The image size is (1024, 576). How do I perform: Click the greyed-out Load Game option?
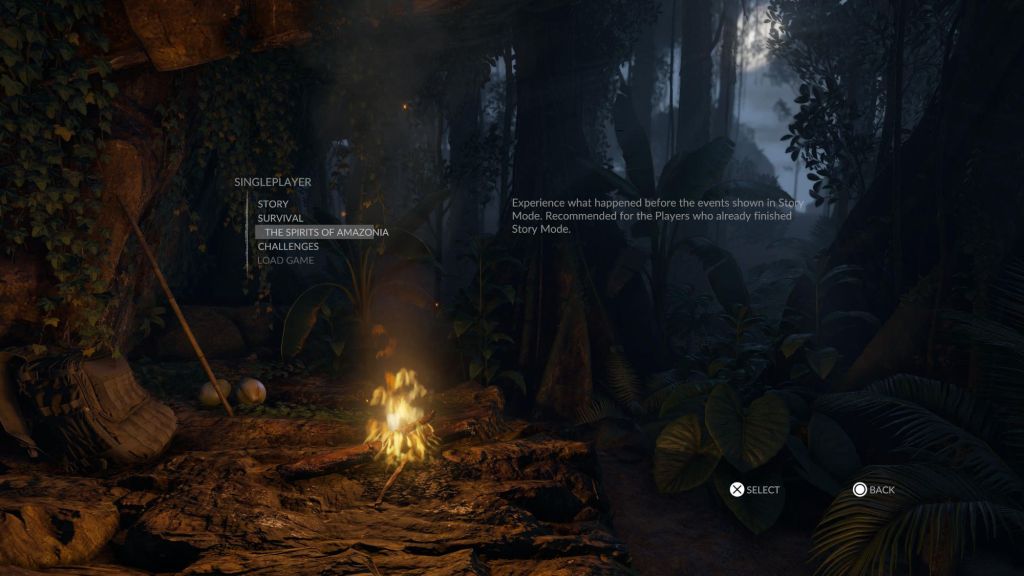[x=285, y=260]
